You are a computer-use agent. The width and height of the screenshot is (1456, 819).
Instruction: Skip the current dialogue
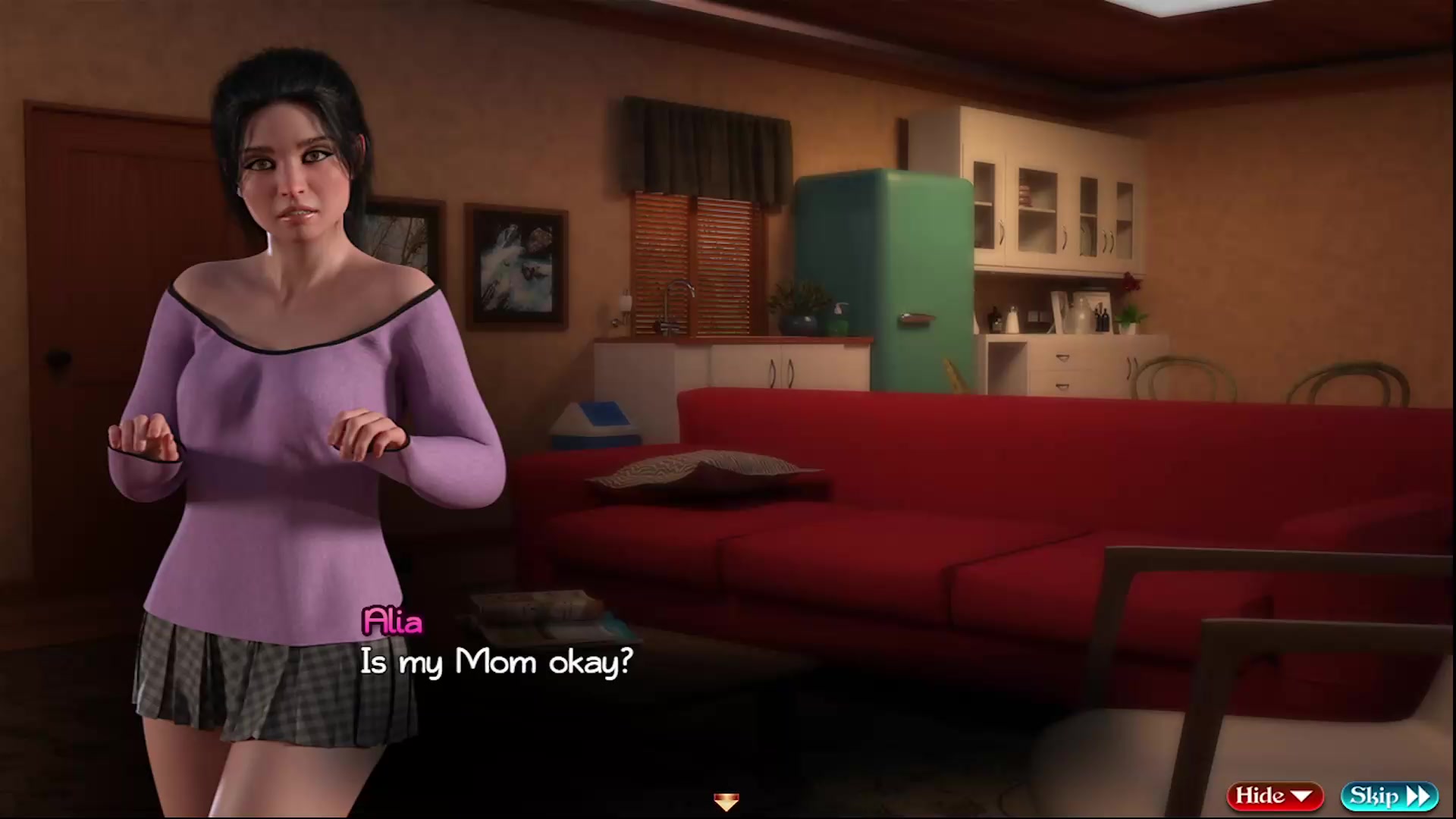pyautogui.click(x=1389, y=795)
